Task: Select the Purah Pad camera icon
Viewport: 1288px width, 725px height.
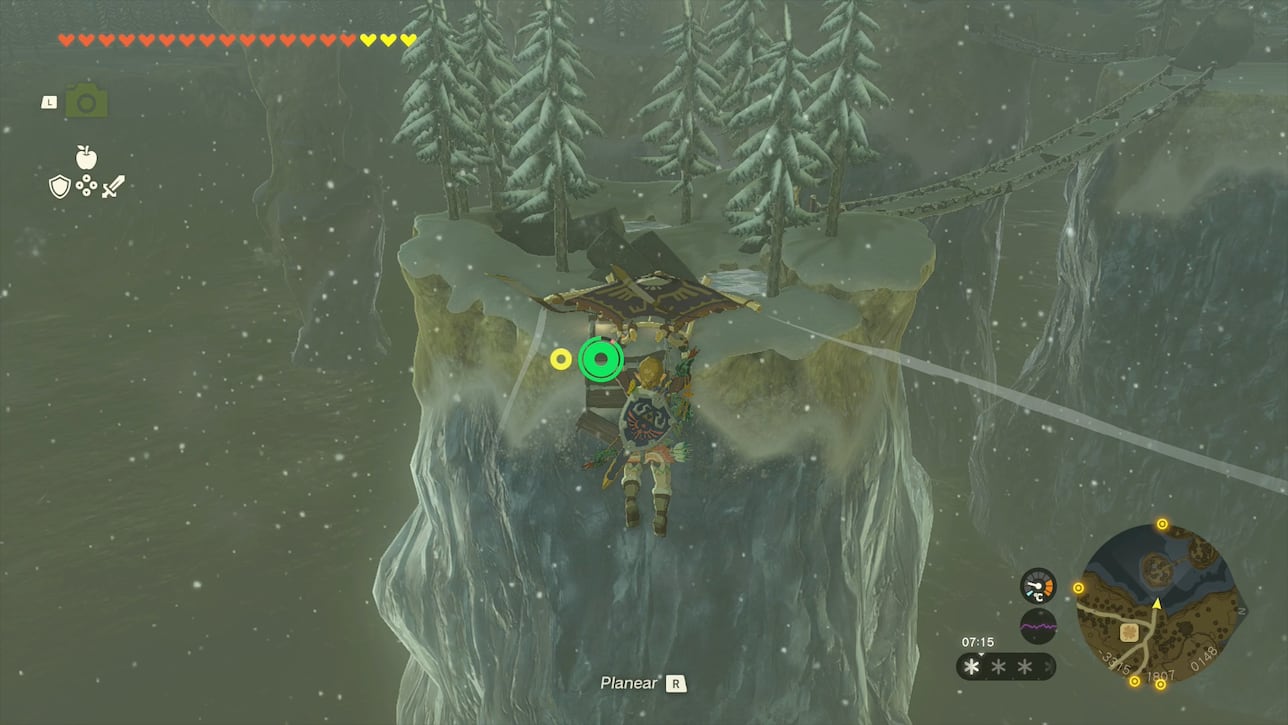Action: coord(87,100)
